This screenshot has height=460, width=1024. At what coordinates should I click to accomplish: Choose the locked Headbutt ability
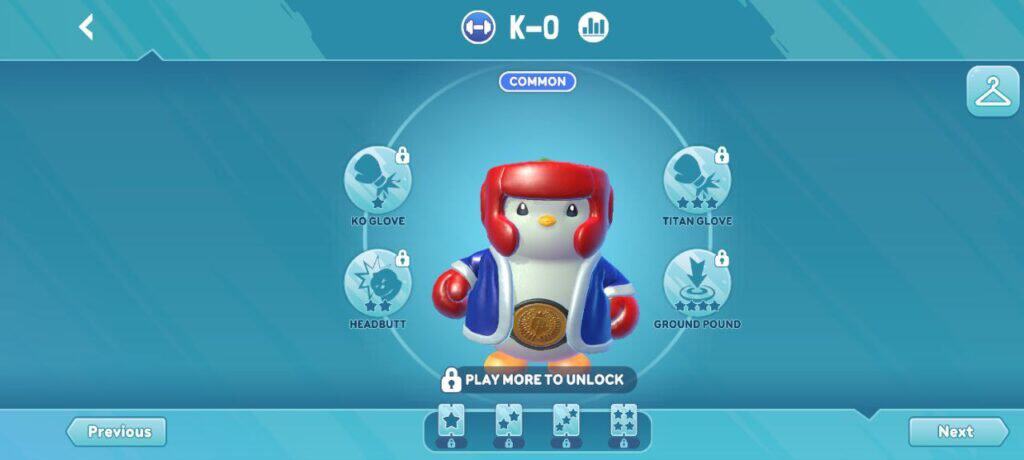377,283
